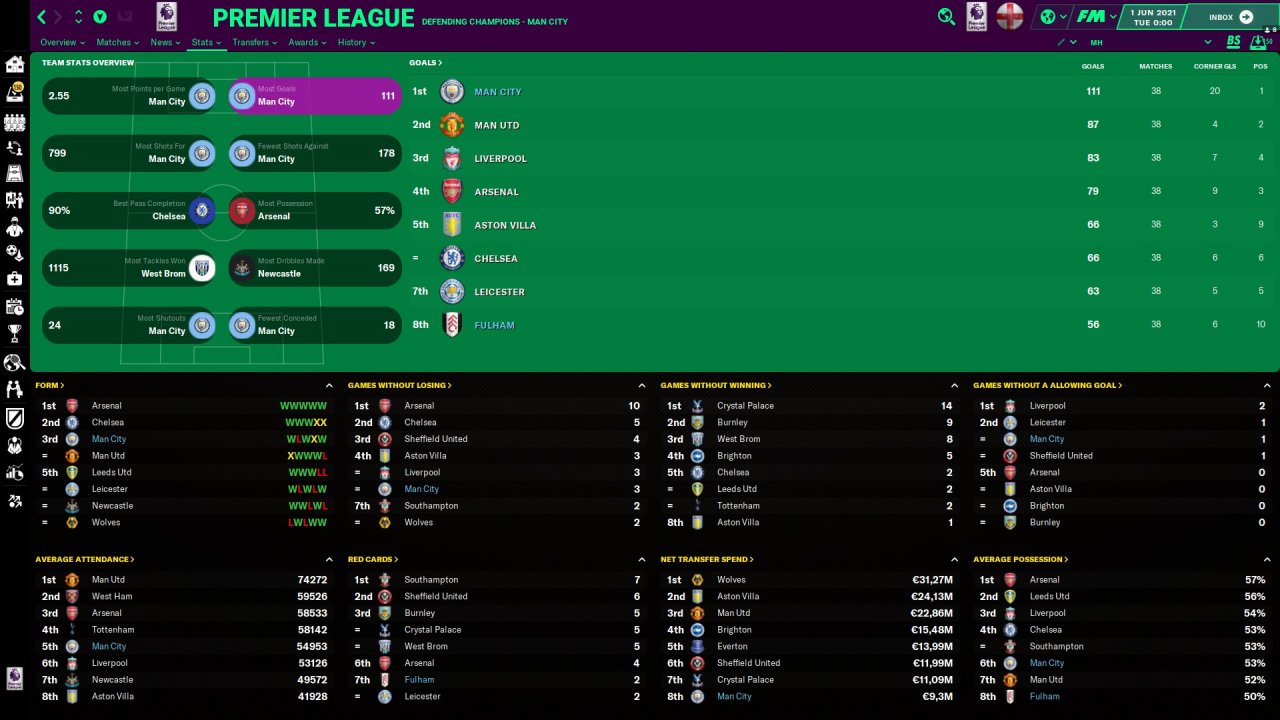
Task: Open the Red Cards panel heading
Action: click(x=372, y=560)
